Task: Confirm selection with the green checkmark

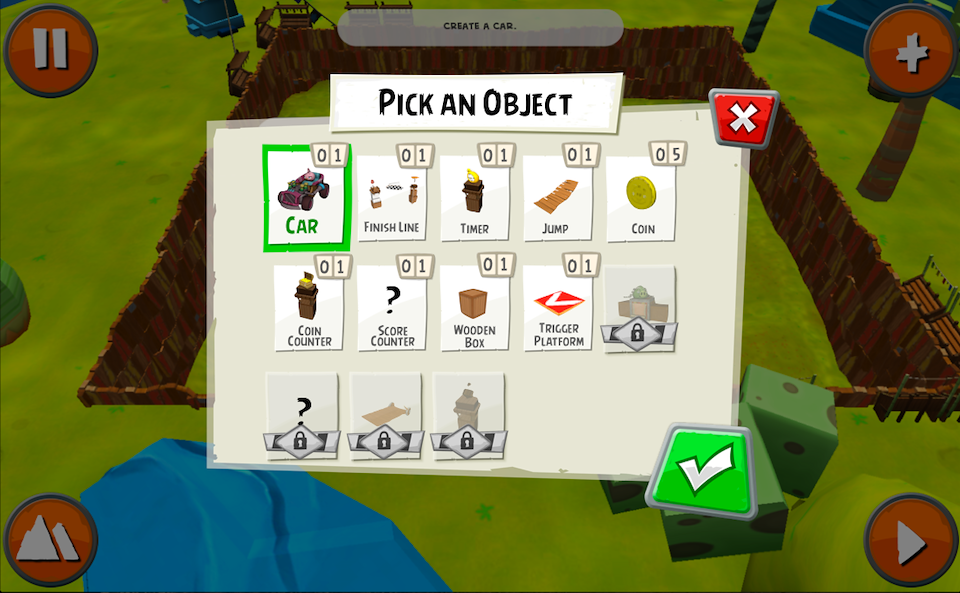Action: [702, 471]
